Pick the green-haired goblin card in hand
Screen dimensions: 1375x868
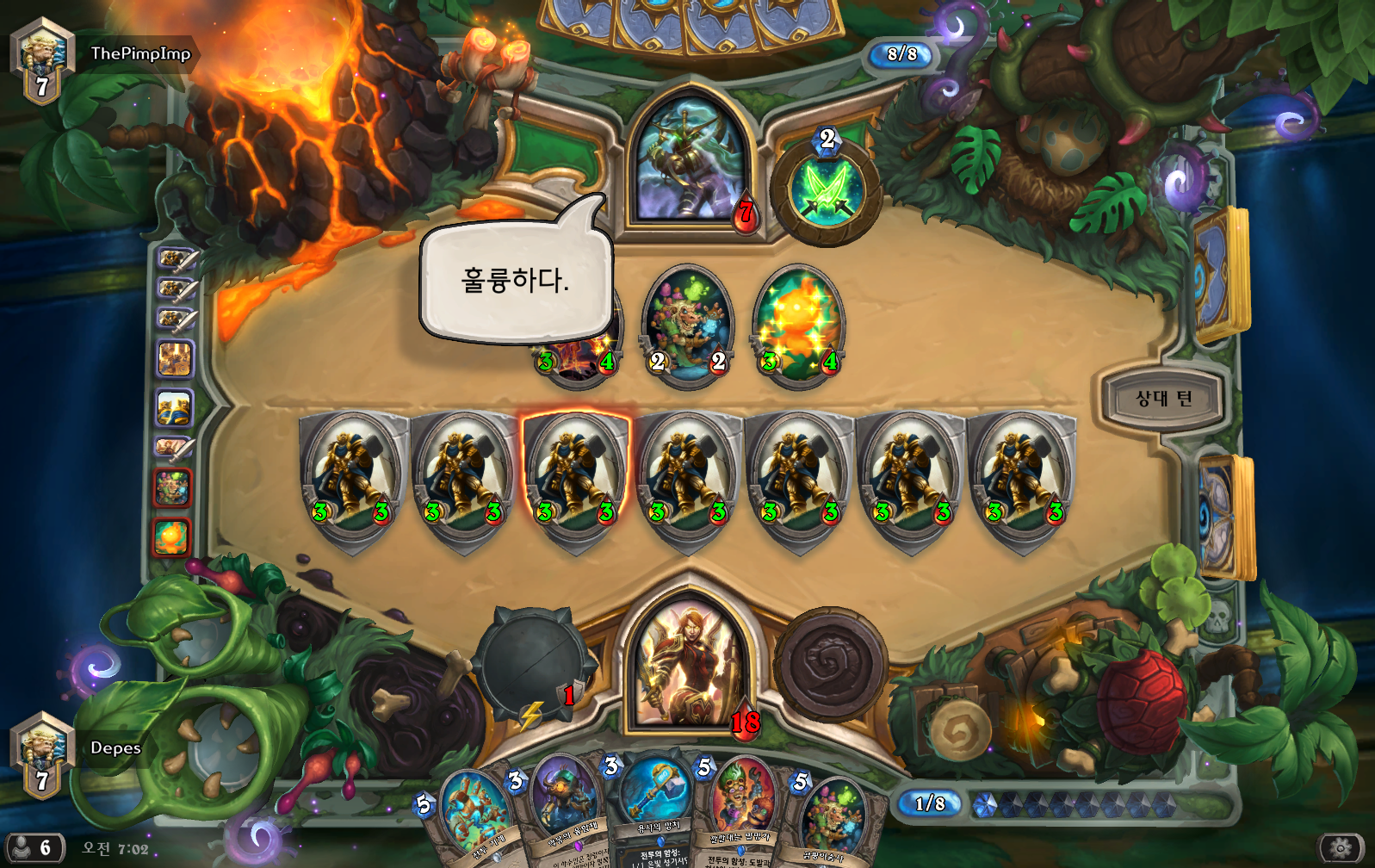coord(742,809)
